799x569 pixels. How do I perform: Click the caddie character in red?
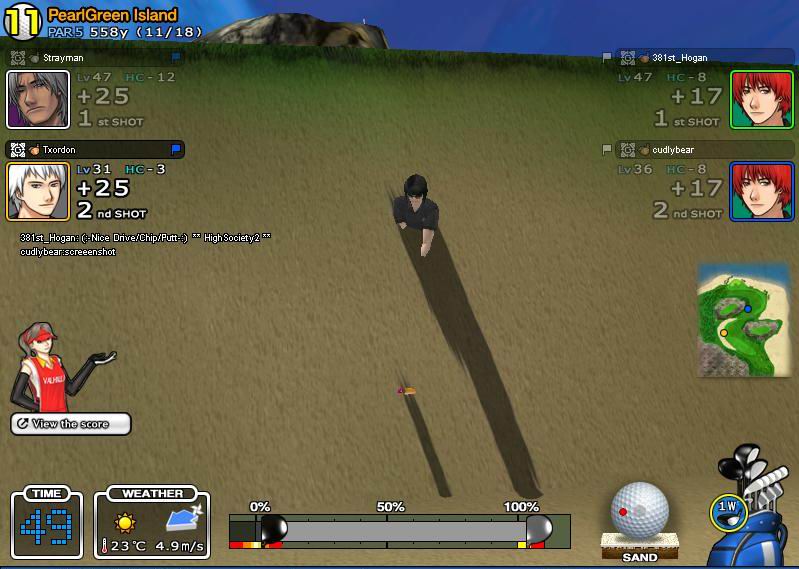click(x=50, y=367)
